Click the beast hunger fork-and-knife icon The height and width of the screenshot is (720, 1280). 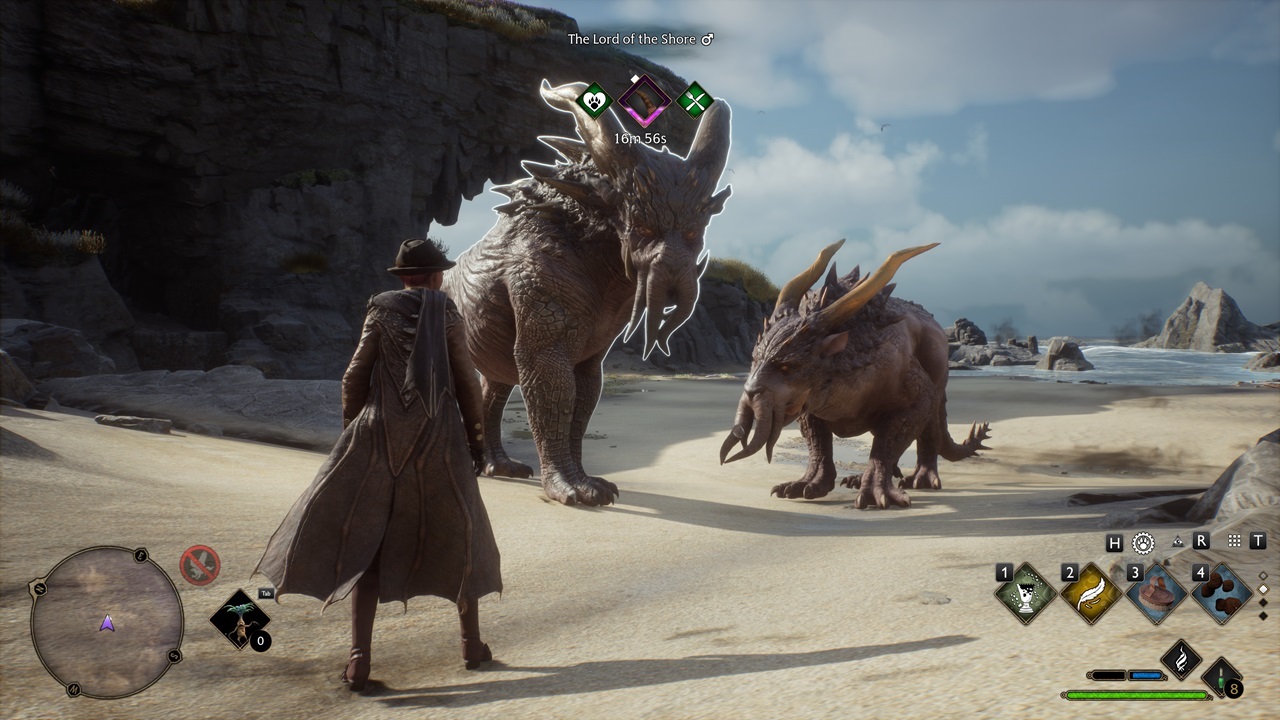click(x=694, y=100)
